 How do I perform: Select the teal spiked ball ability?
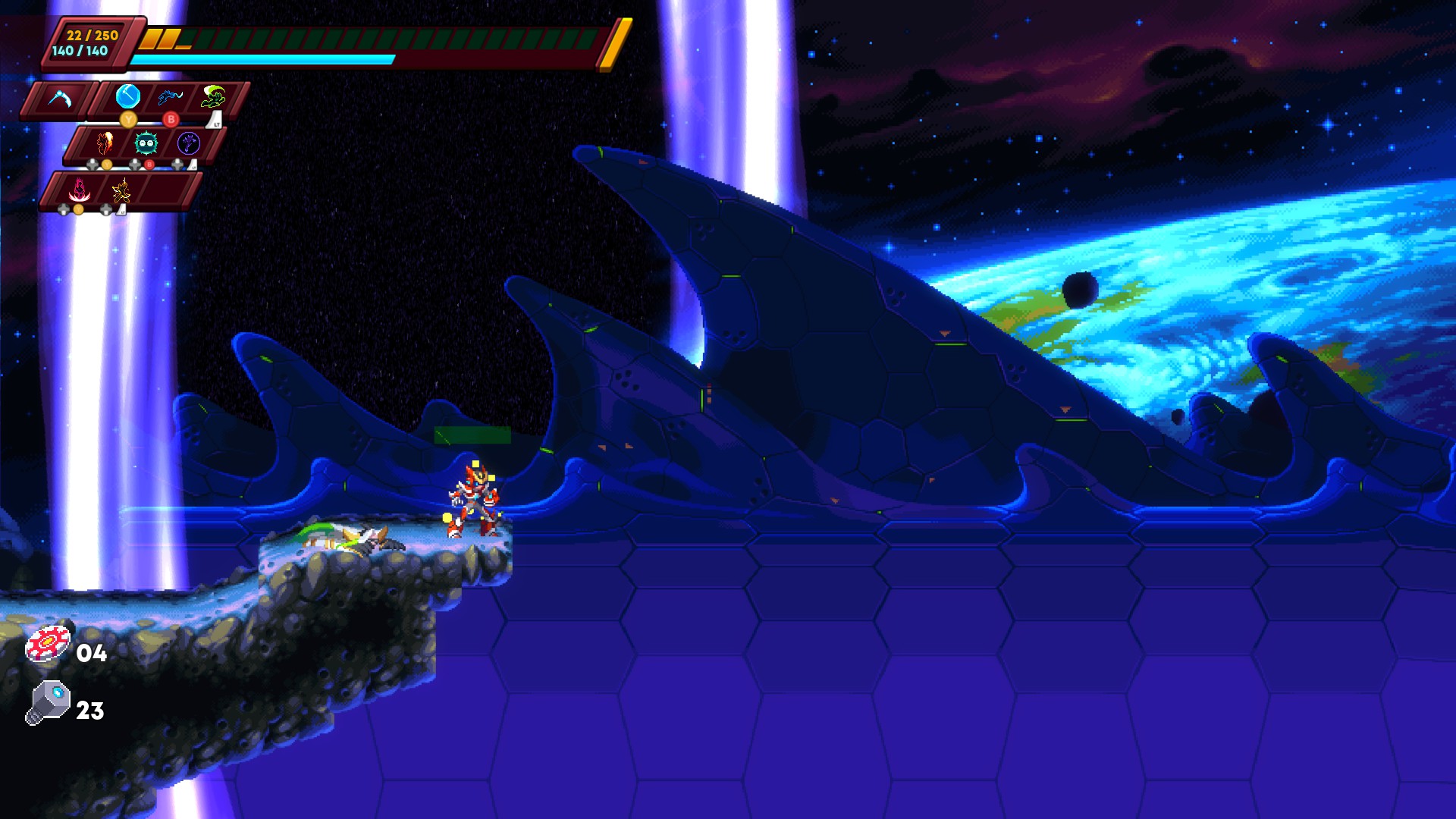pyautogui.click(x=146, y=143)
